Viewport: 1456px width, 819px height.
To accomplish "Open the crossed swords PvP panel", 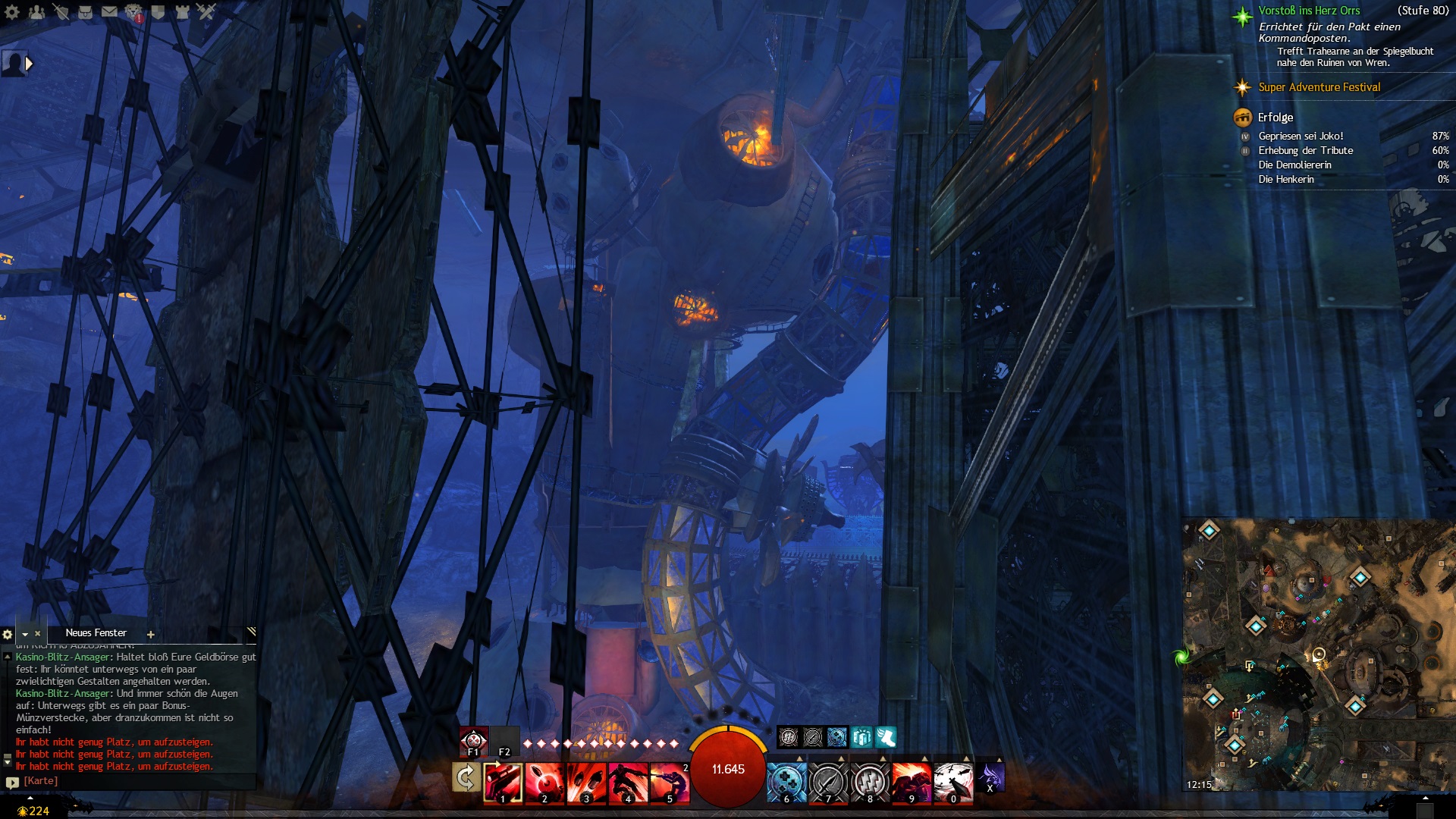I will [x=206, y=11].
